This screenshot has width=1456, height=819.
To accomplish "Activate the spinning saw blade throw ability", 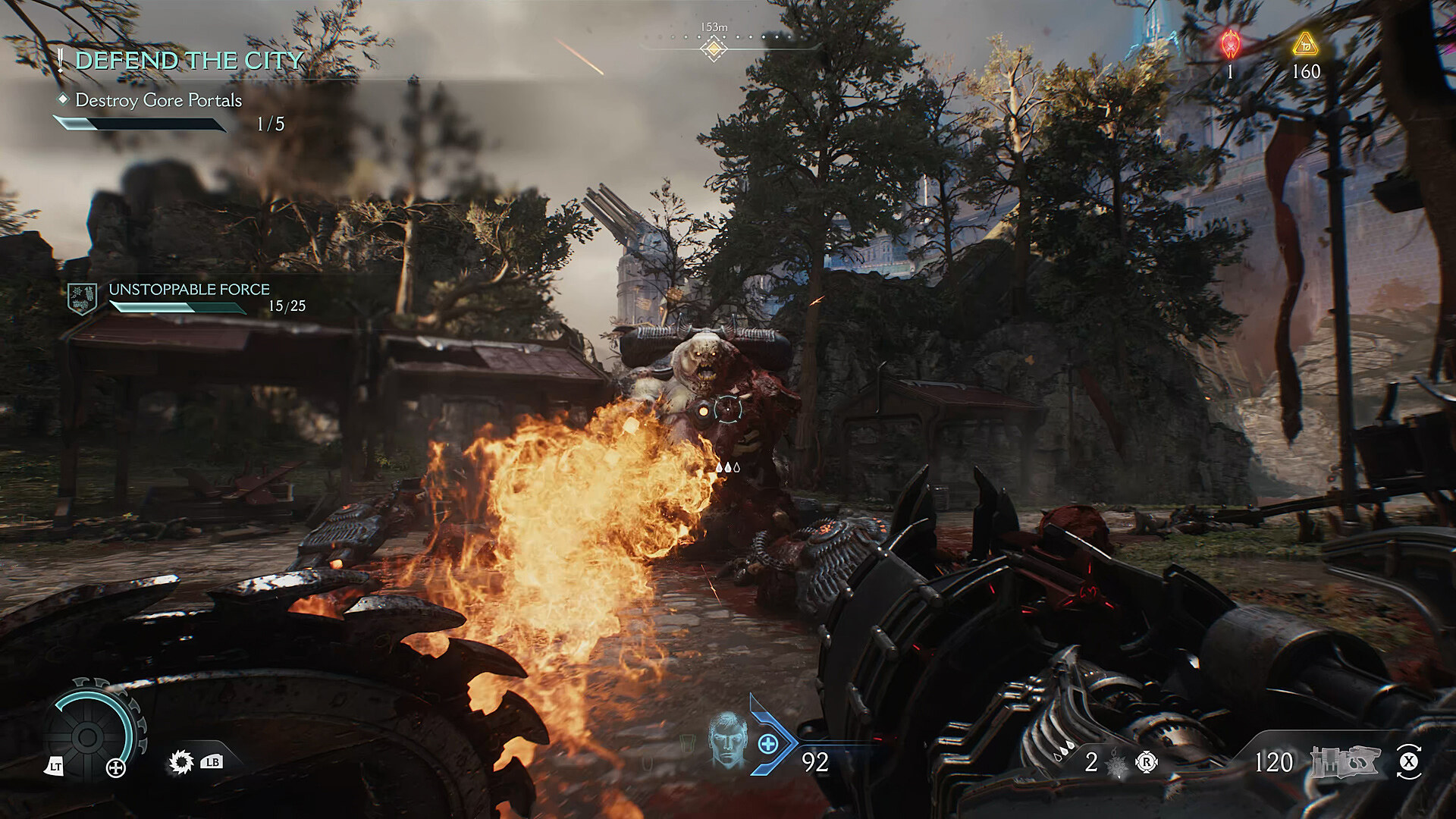I will 180,761.
